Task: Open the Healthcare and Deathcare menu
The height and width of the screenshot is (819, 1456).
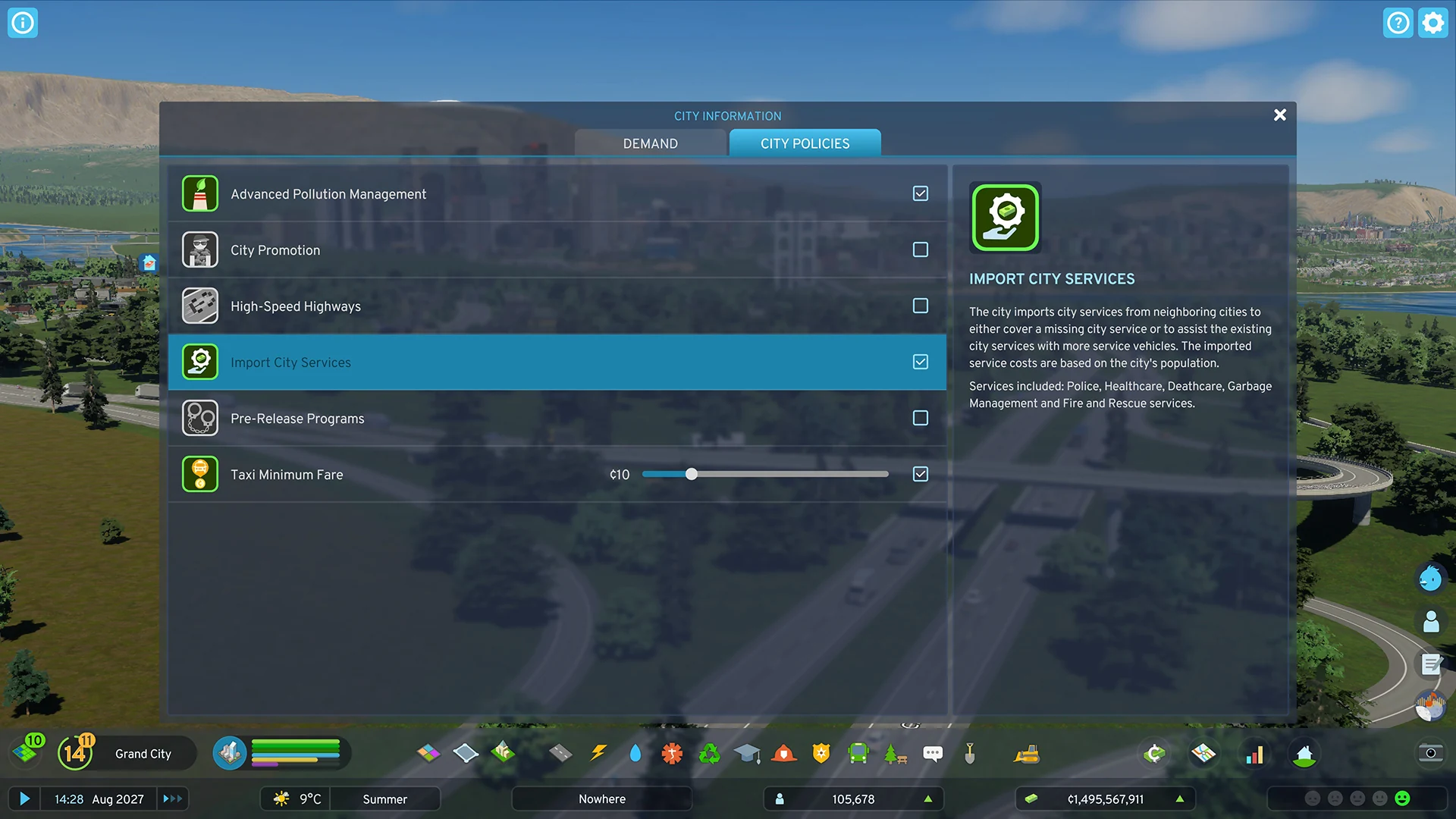Action: (672, 753)
